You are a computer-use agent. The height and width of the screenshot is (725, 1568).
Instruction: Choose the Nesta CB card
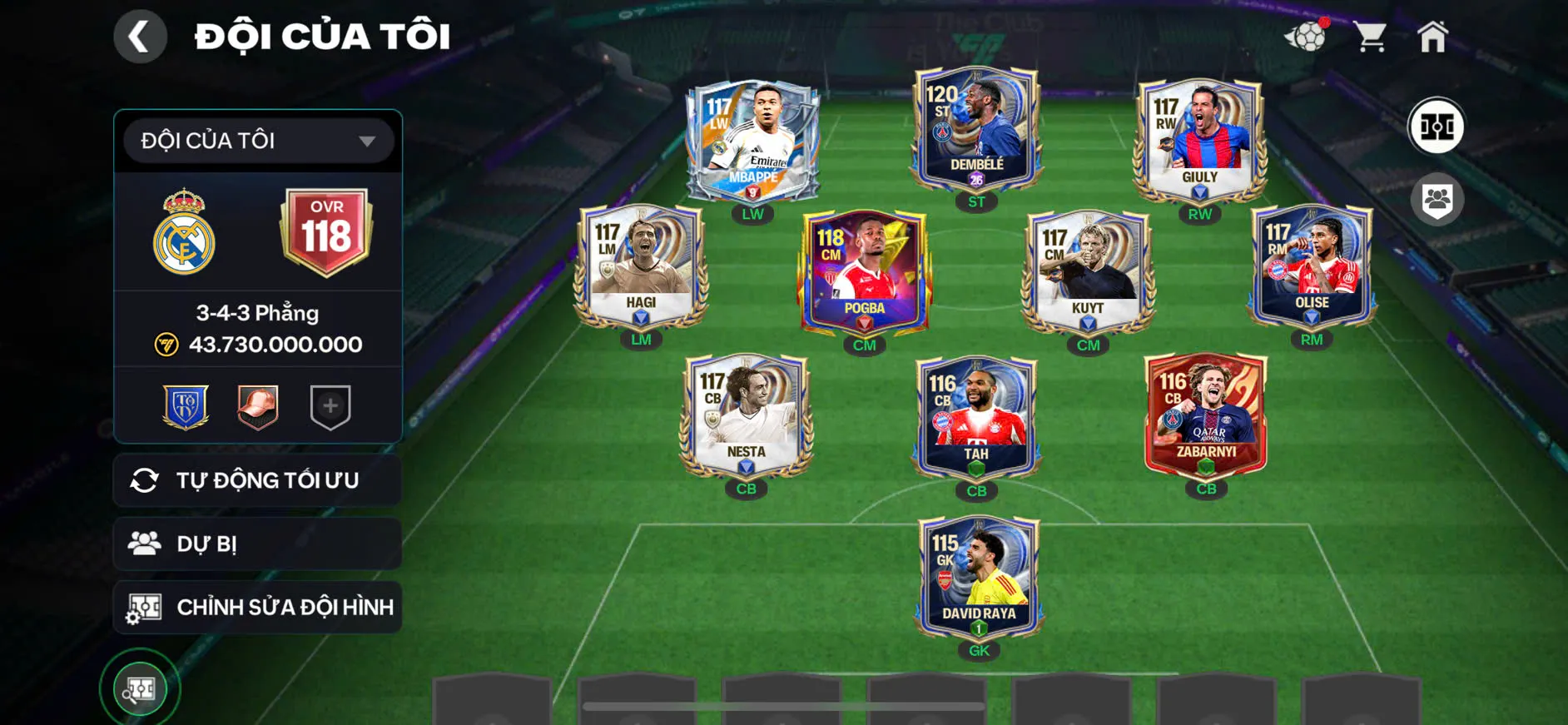point(746,416)
